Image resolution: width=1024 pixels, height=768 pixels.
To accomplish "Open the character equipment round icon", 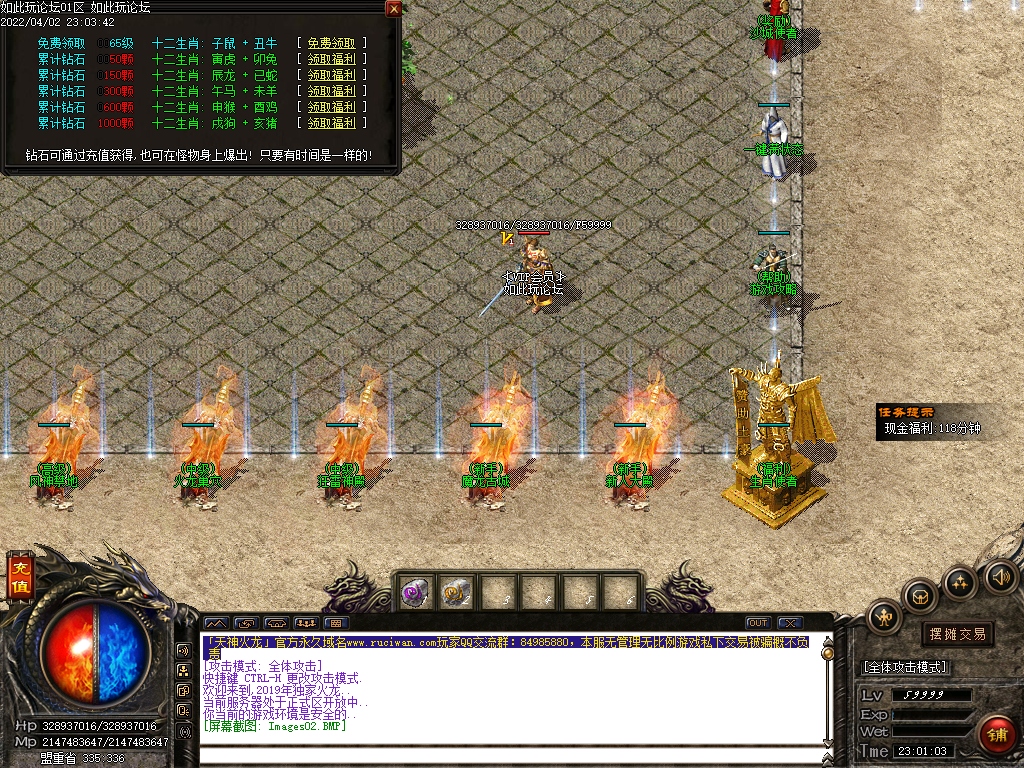I will pyautogui.click(x=884, y=617).
